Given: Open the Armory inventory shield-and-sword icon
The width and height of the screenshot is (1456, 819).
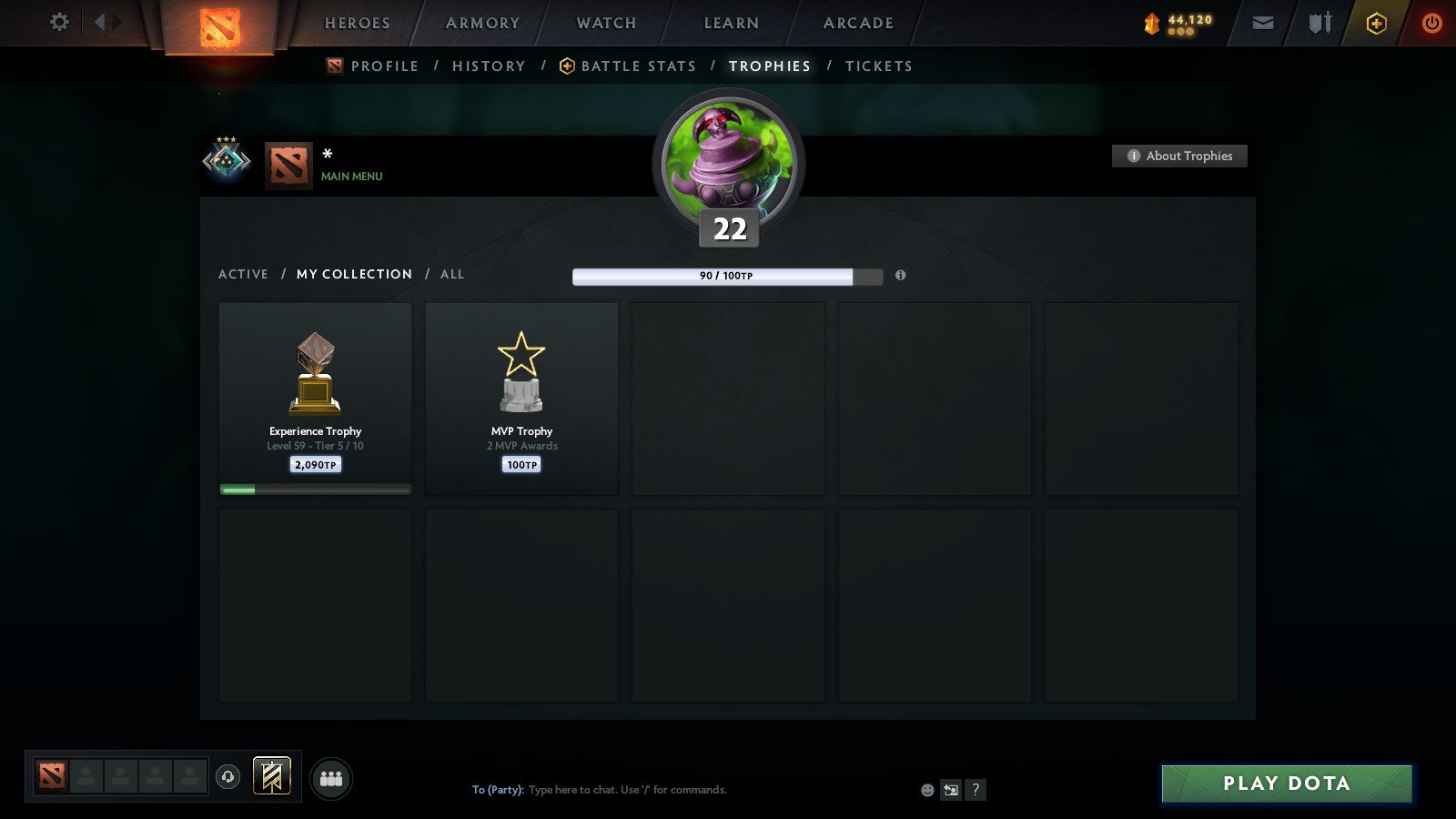Looking at the screenshot, I should pos(1318,23).
